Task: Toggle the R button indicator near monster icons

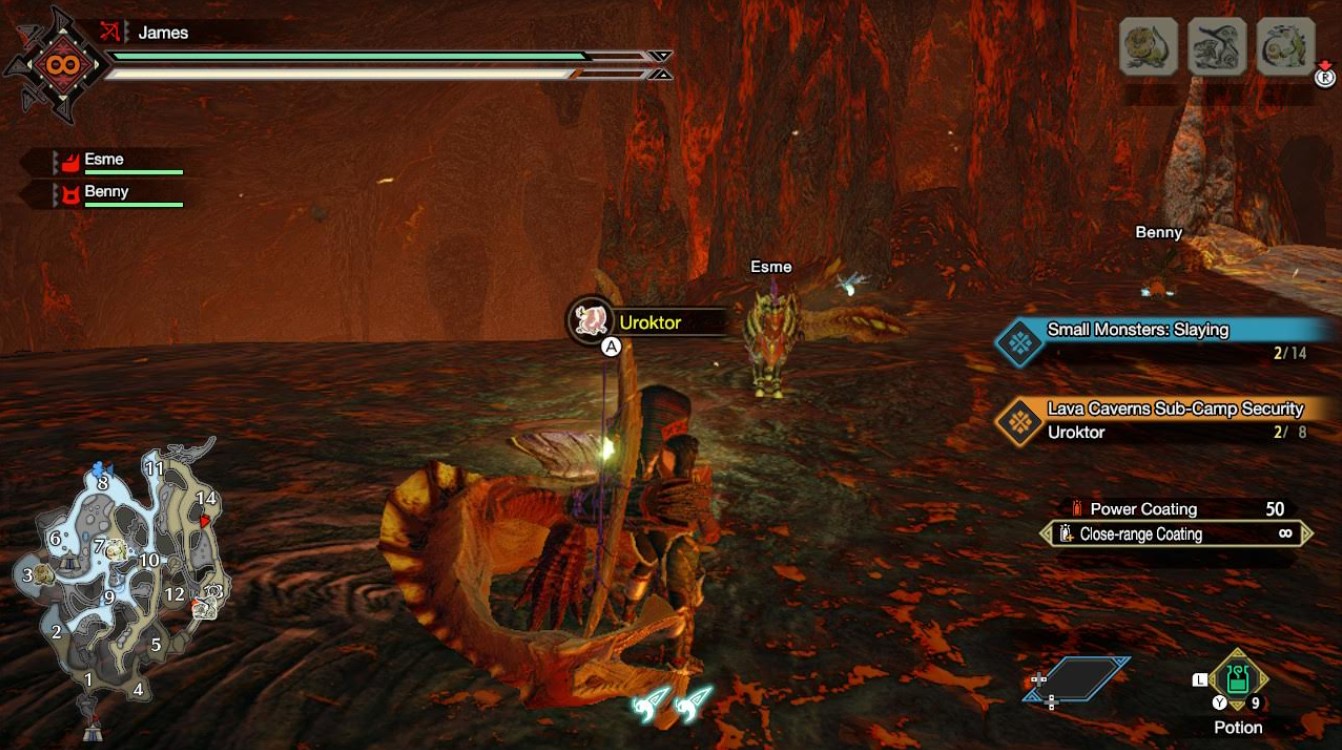Action: 1325,77
